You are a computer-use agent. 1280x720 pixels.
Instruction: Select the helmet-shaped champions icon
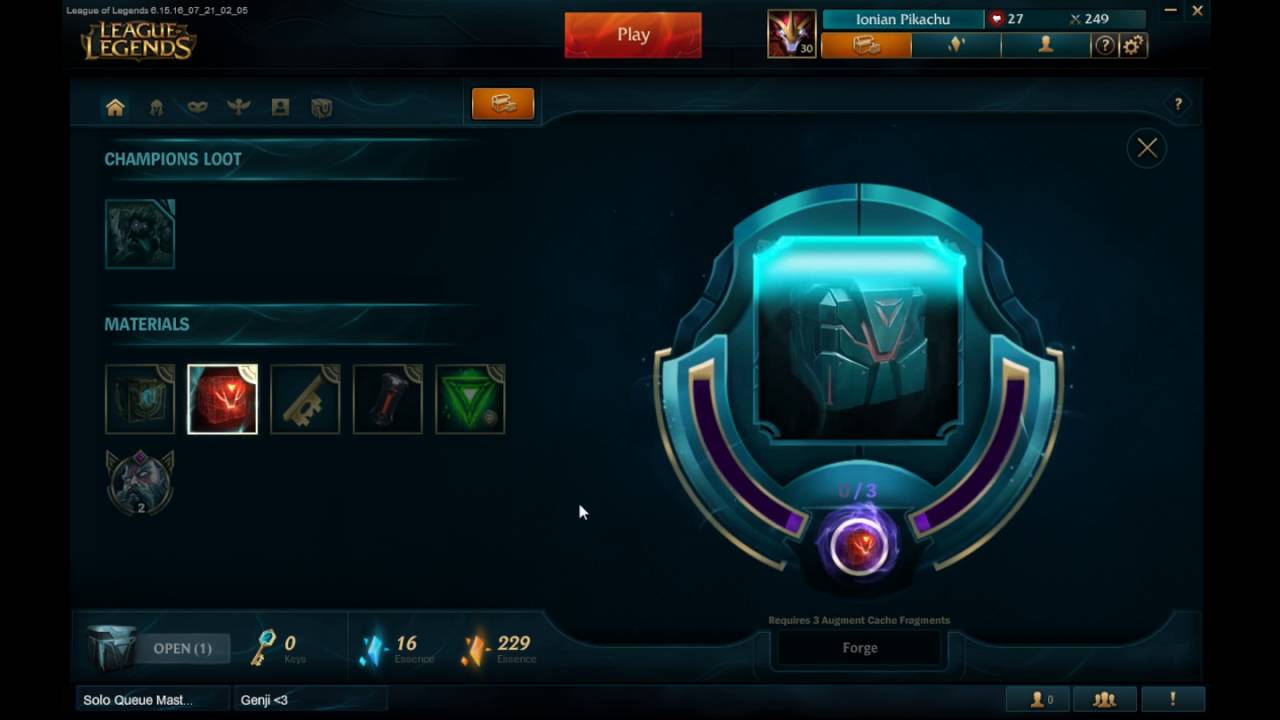[156, 105]
